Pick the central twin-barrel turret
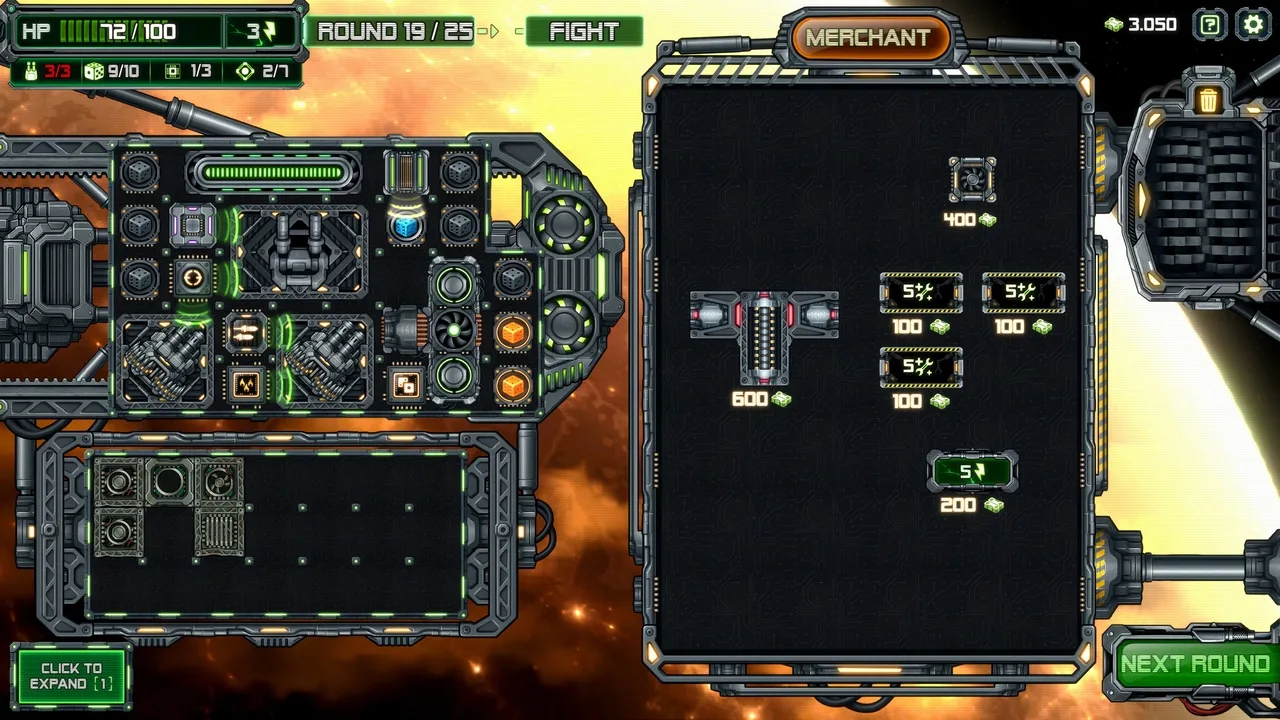Screen dimensions: 1280x720 coord(300,252)
